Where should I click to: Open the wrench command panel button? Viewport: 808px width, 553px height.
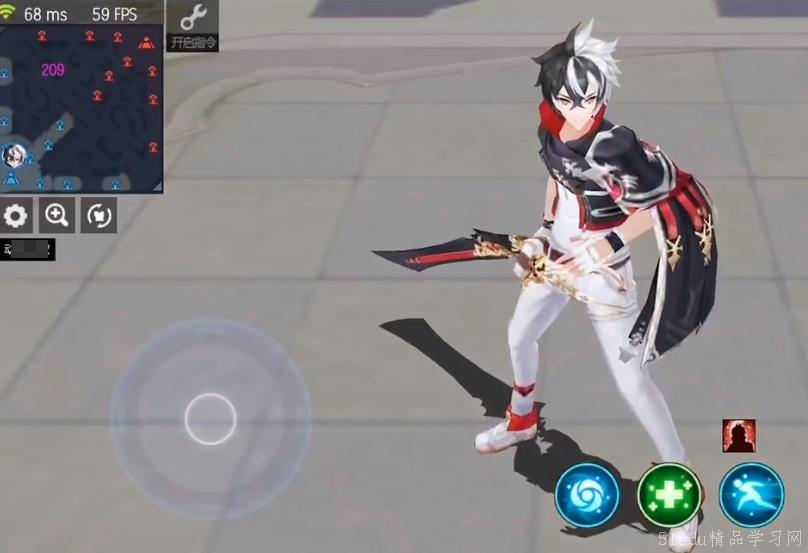pyautogui.click(x=193, y=26)
